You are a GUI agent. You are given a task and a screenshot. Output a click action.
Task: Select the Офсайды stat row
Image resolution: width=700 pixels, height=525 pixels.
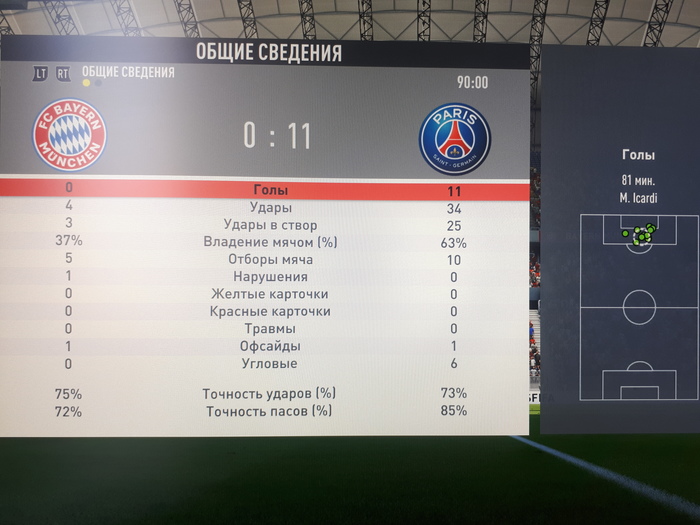(x=269, y=346)
